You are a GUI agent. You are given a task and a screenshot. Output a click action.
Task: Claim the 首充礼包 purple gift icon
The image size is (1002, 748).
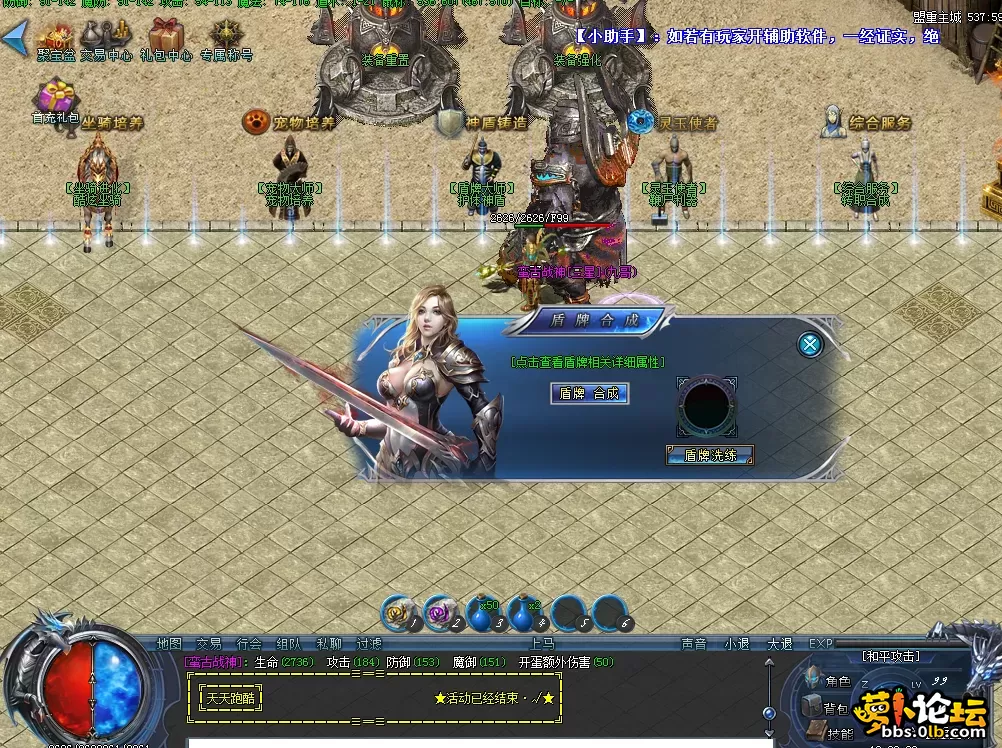click(56, 101)
